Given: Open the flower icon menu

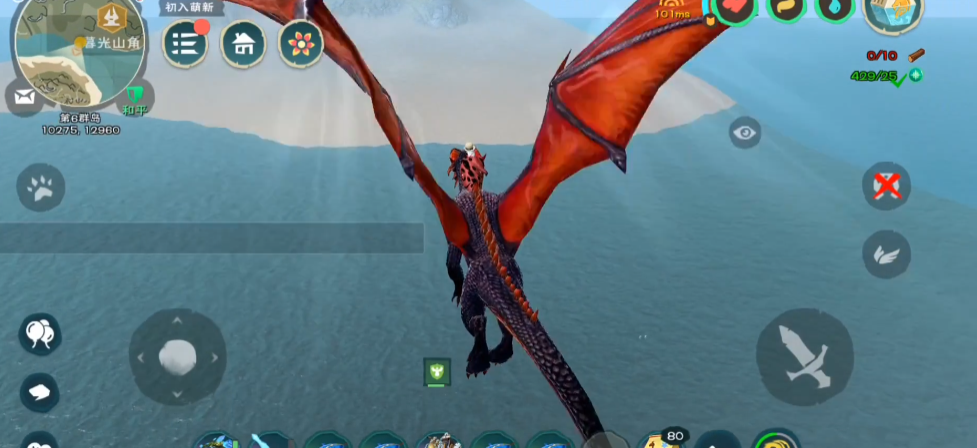Looking at the screenshot, I should click(x=300, y=43).
